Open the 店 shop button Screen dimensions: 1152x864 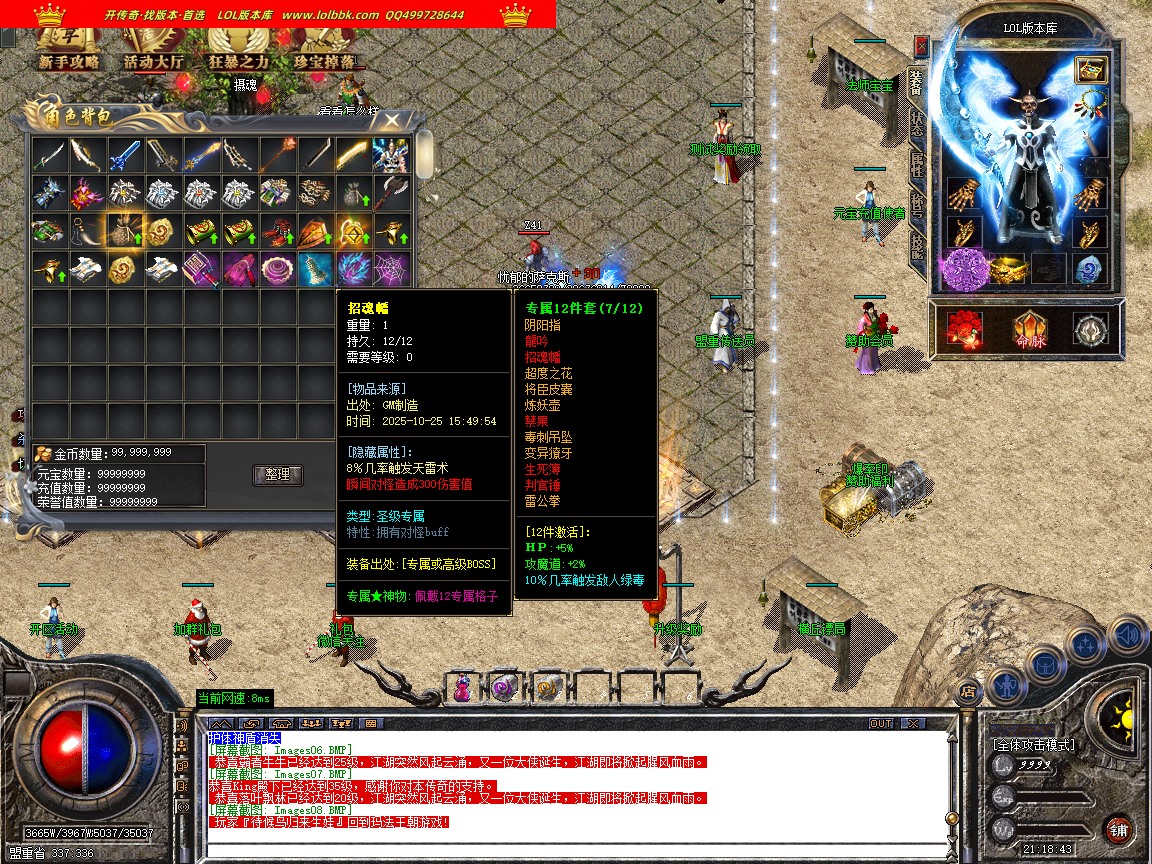pyautogui.click(x=967, y=689)
